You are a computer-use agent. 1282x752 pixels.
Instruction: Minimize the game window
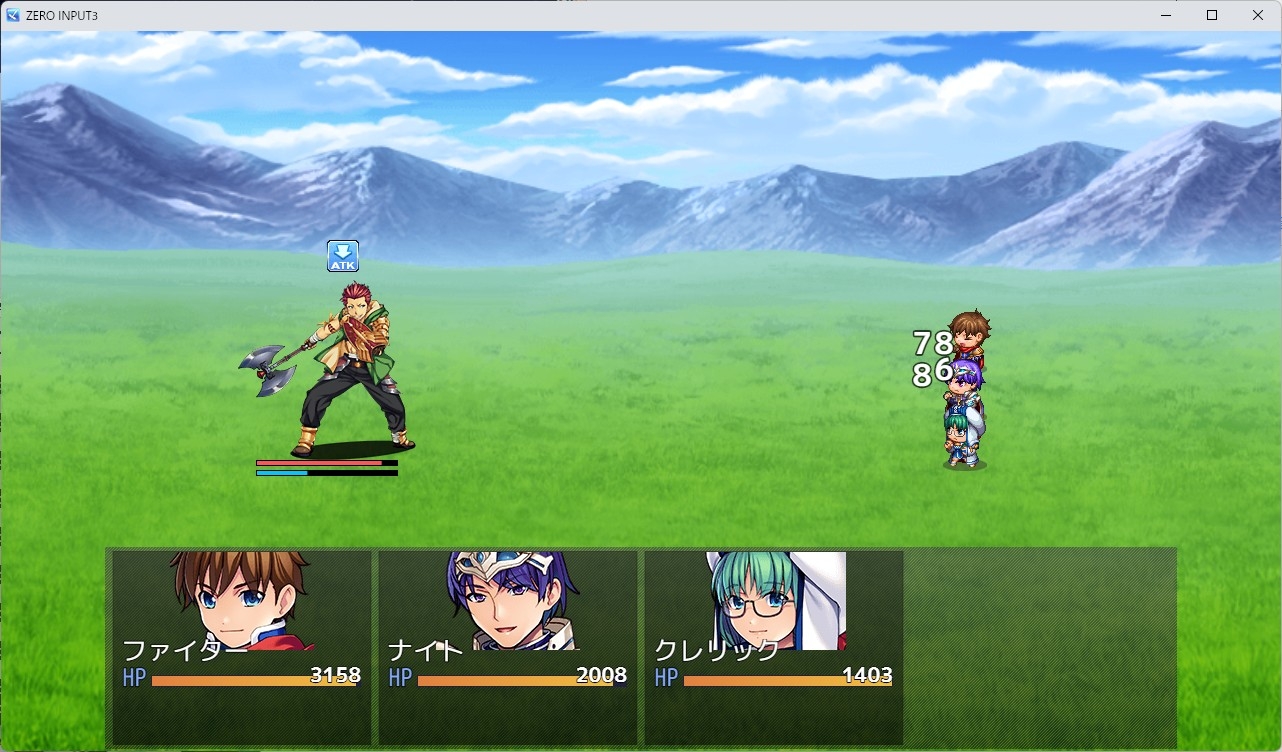[1166, 15]
